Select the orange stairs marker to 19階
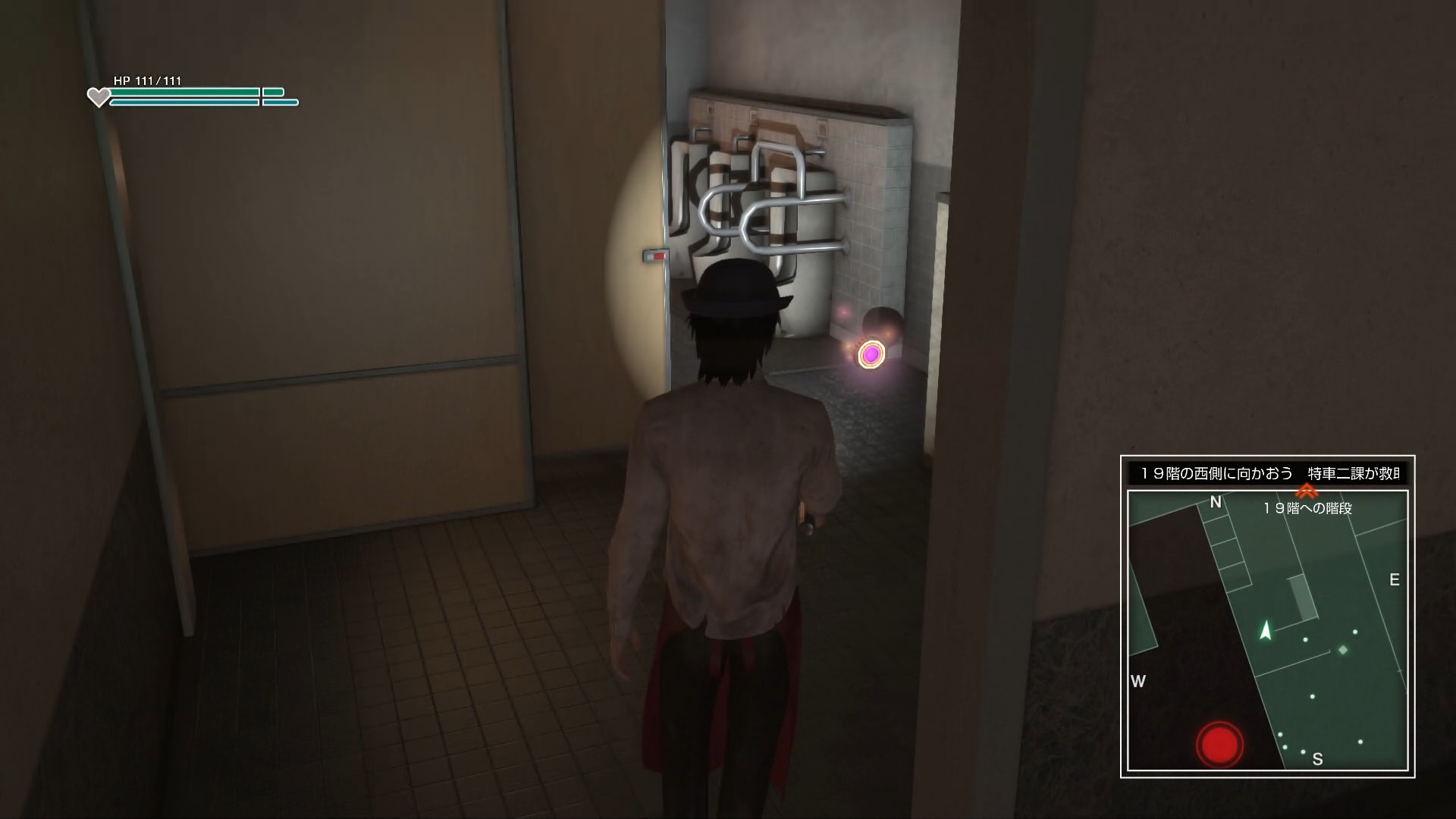 (x=1307, y=491)
